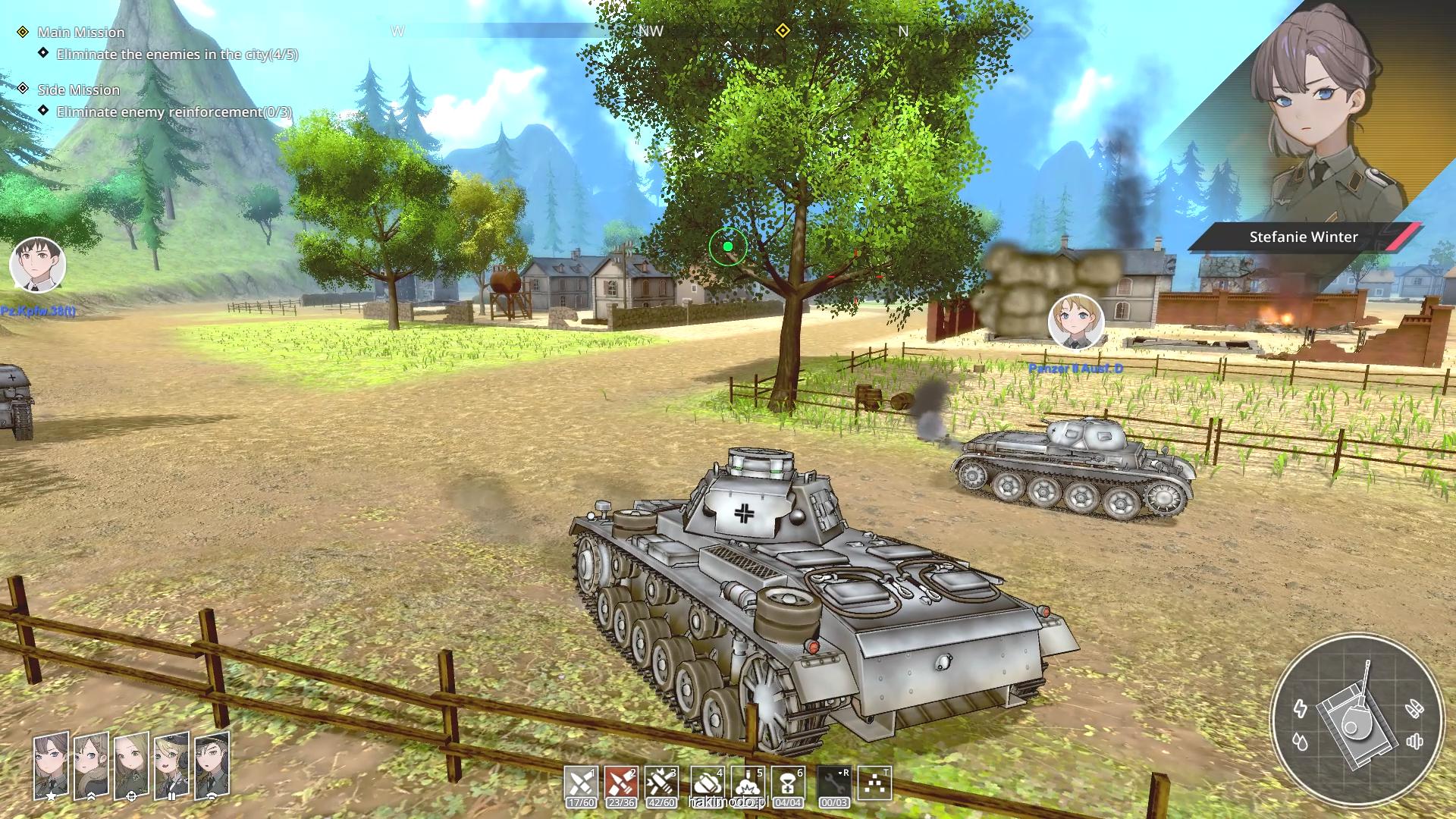Open the formation dots icon

pyautogui.click(x=874, y=783)
